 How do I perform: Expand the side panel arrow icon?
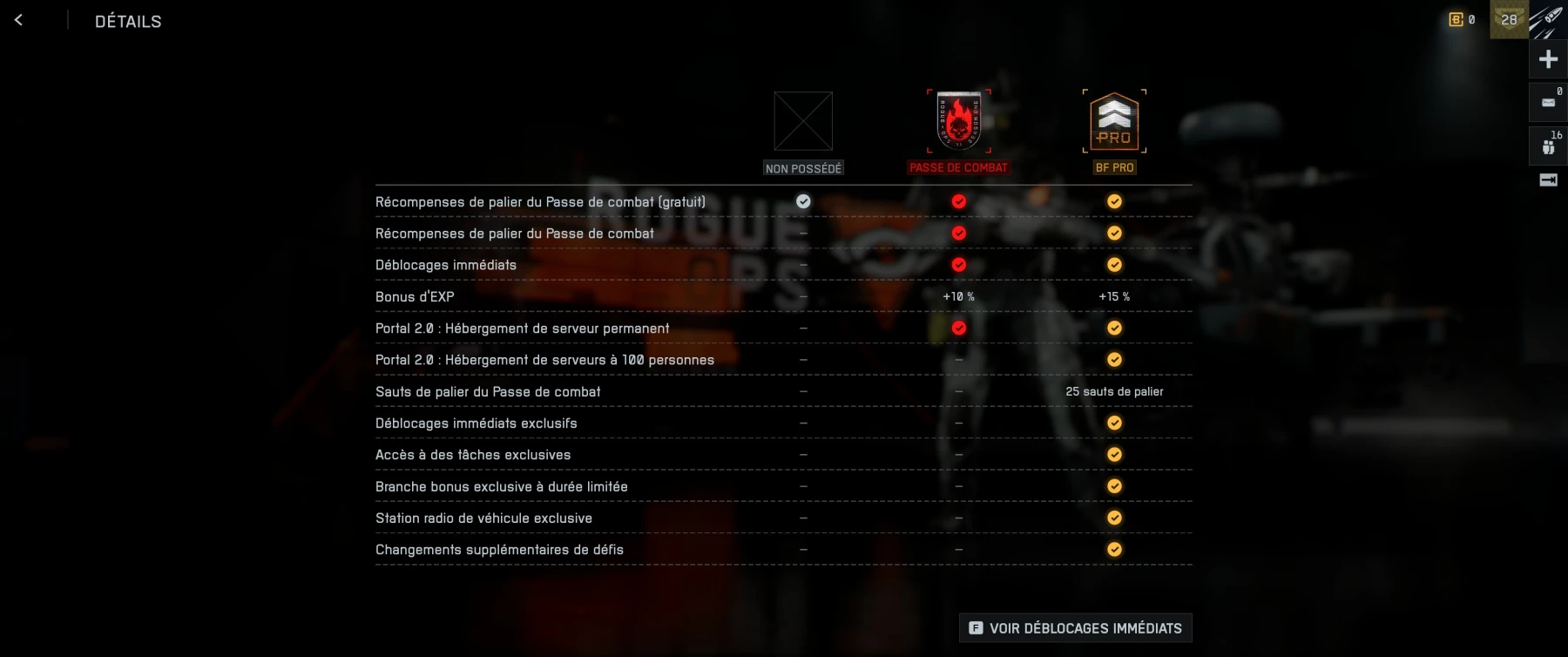pyautogui.click(x=1548, y=179)
